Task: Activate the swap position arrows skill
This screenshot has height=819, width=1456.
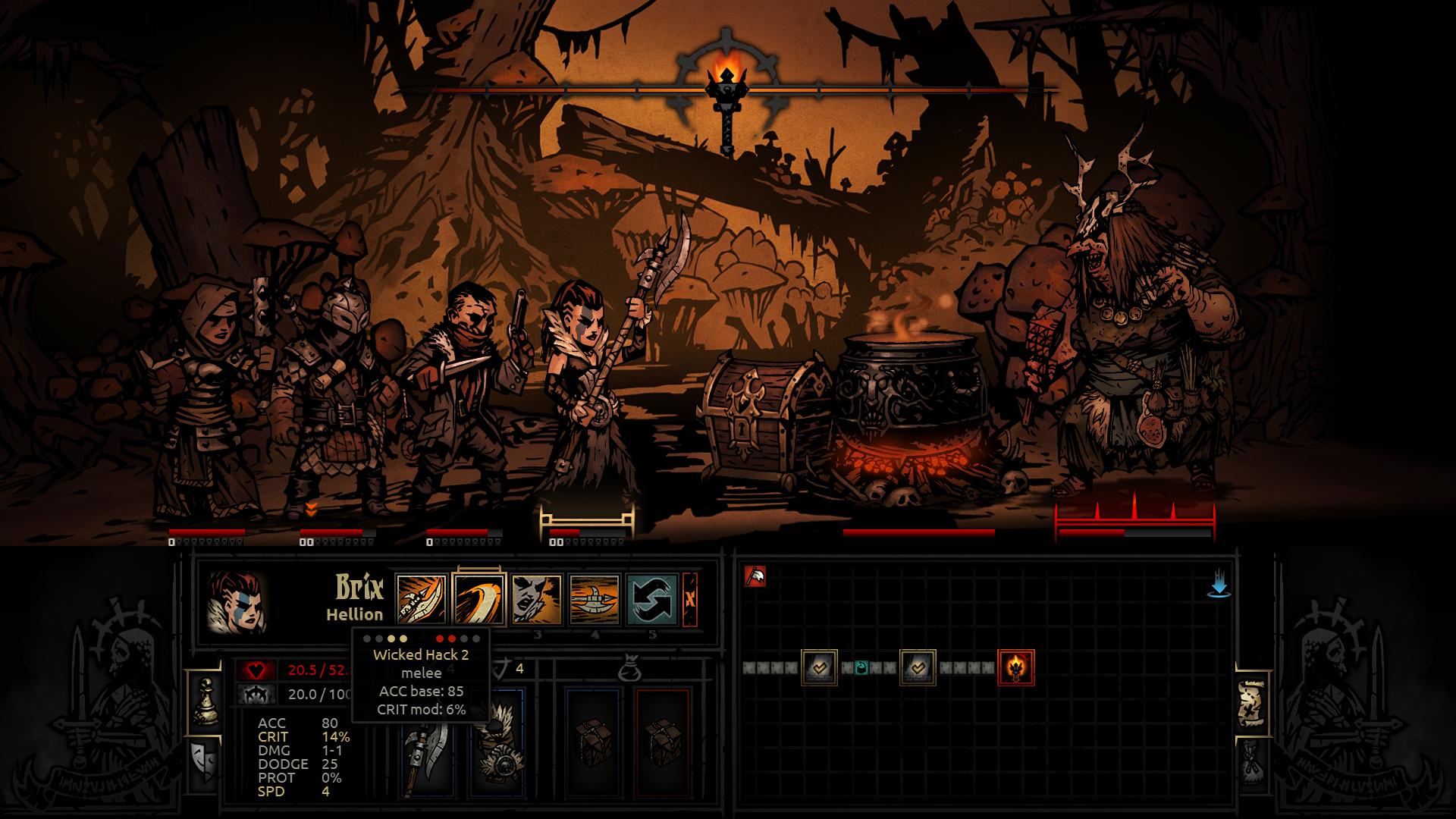Action: [x=652, y=599]
